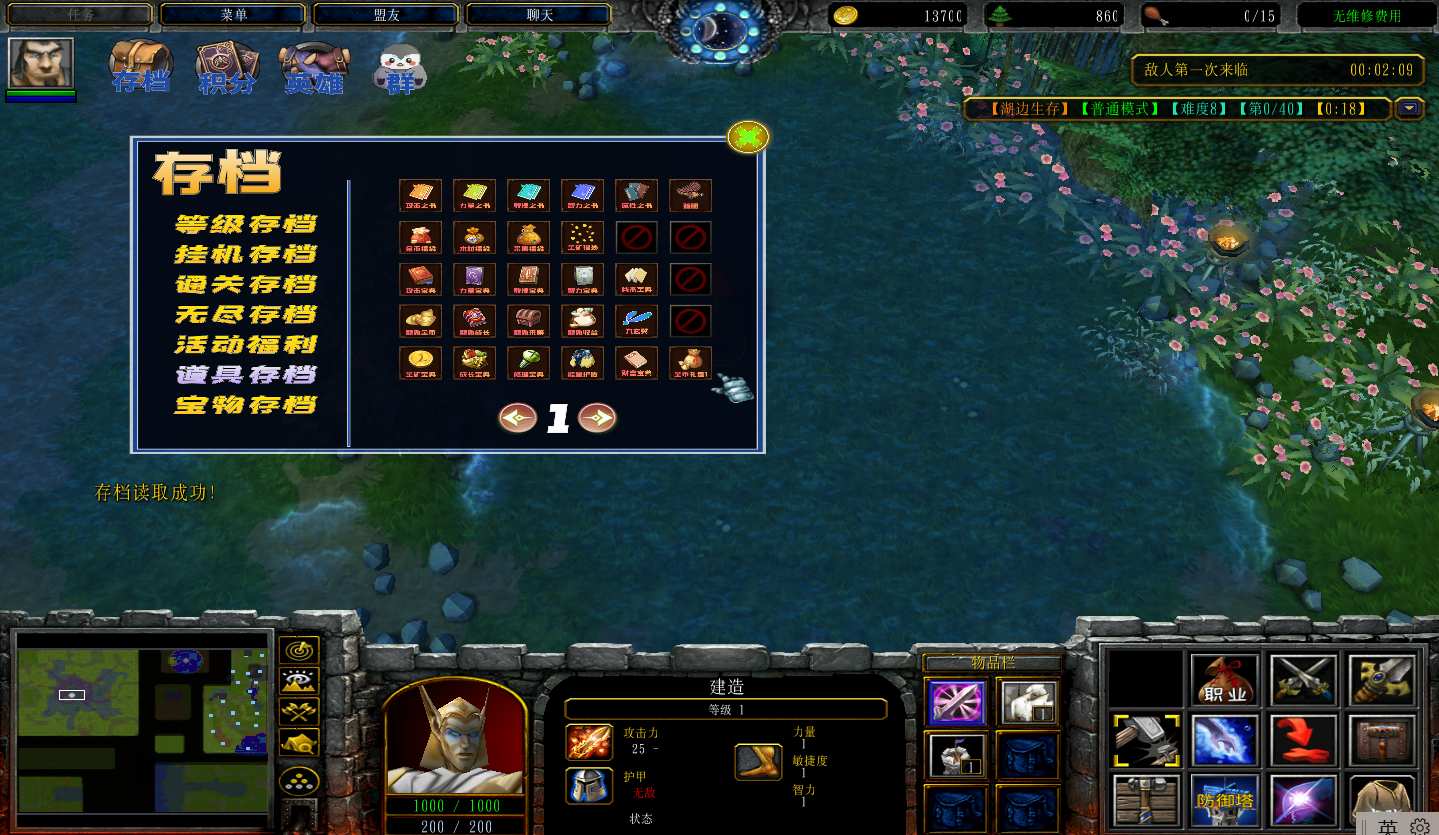The height and width of the screenshot is (835, 1439).
Task: Open the 聊天 chat log
Action: coord(540,15)
